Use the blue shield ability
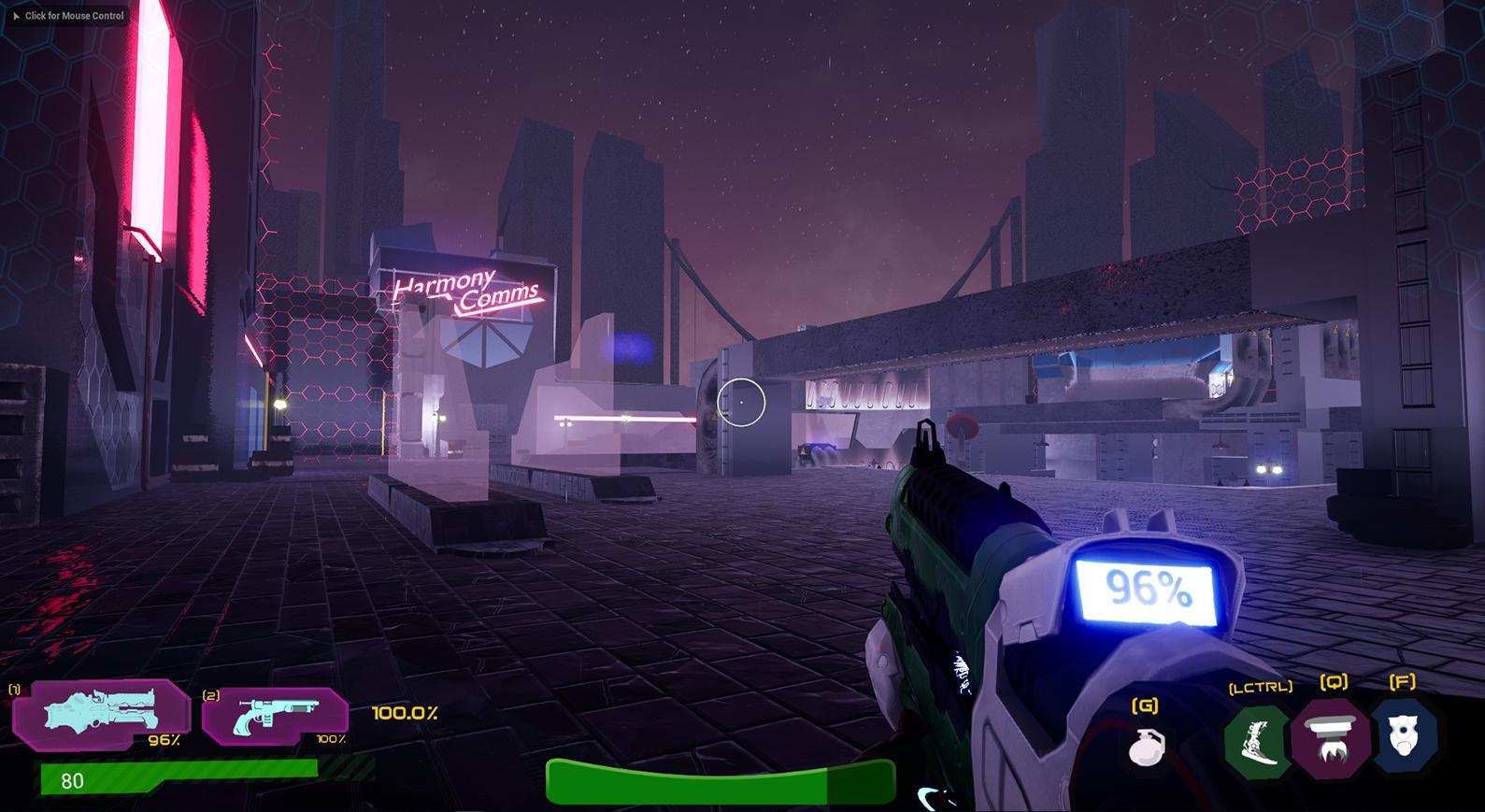The width and height of the screenshot is (1485, 812). tap(1404, 736)
